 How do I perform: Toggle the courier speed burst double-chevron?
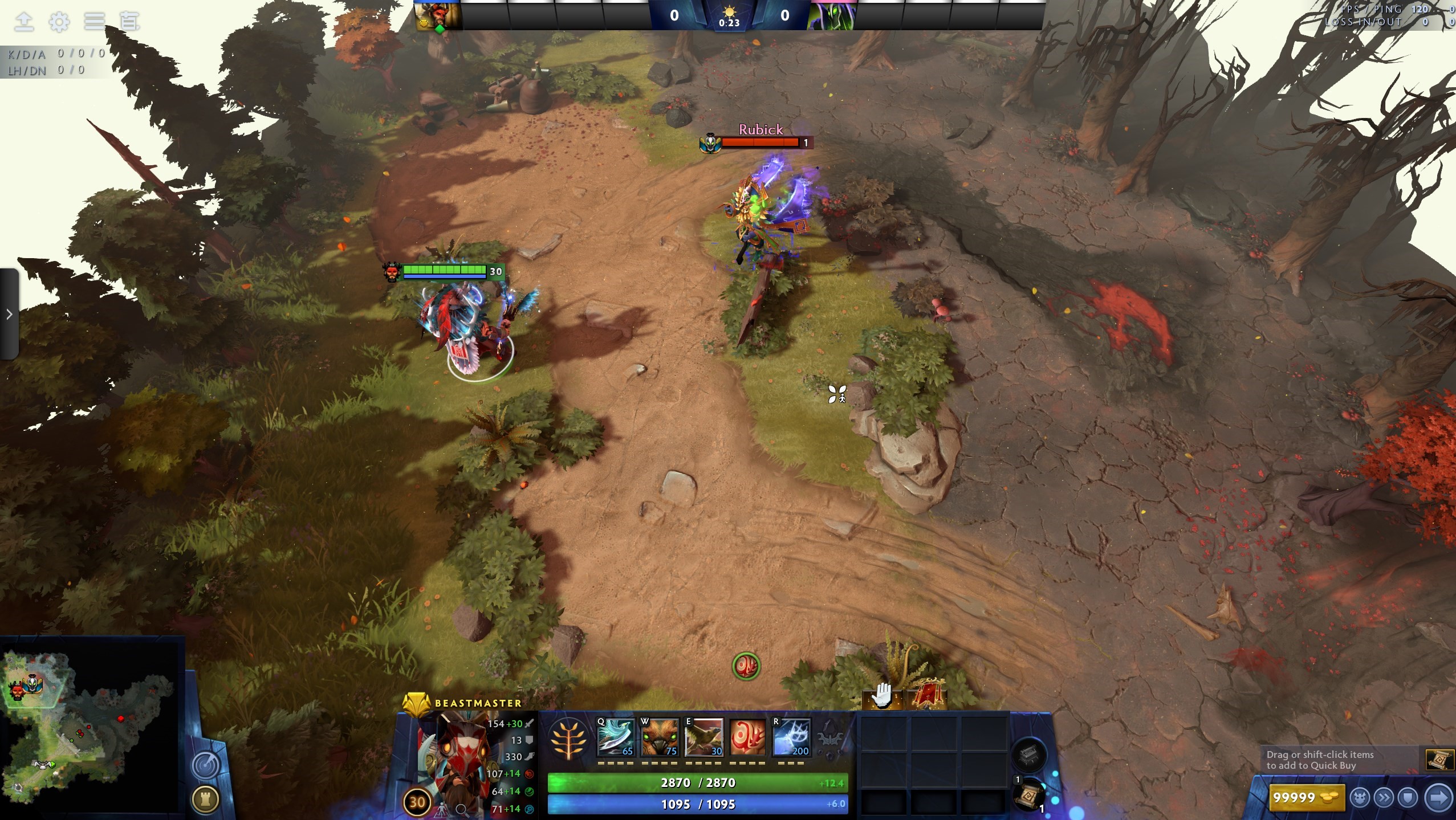click(1384, 797)
